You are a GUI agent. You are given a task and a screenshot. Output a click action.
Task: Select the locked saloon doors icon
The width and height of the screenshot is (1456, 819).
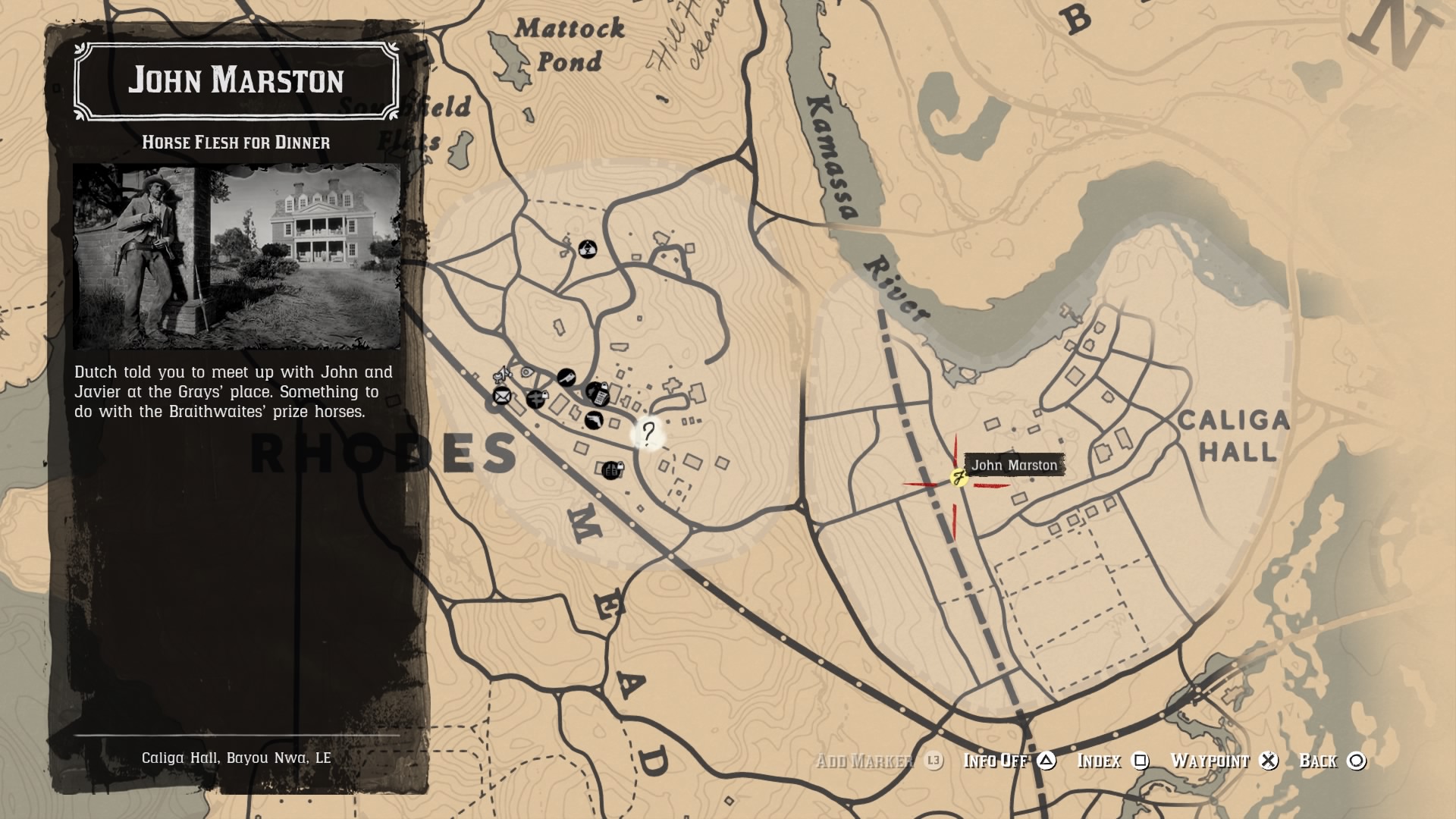click(612, 471)
